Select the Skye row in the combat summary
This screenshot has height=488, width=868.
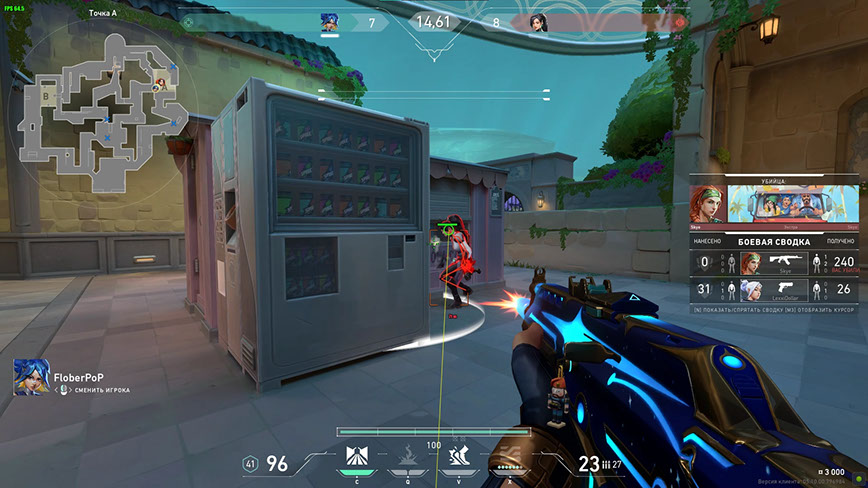point(774,262)
